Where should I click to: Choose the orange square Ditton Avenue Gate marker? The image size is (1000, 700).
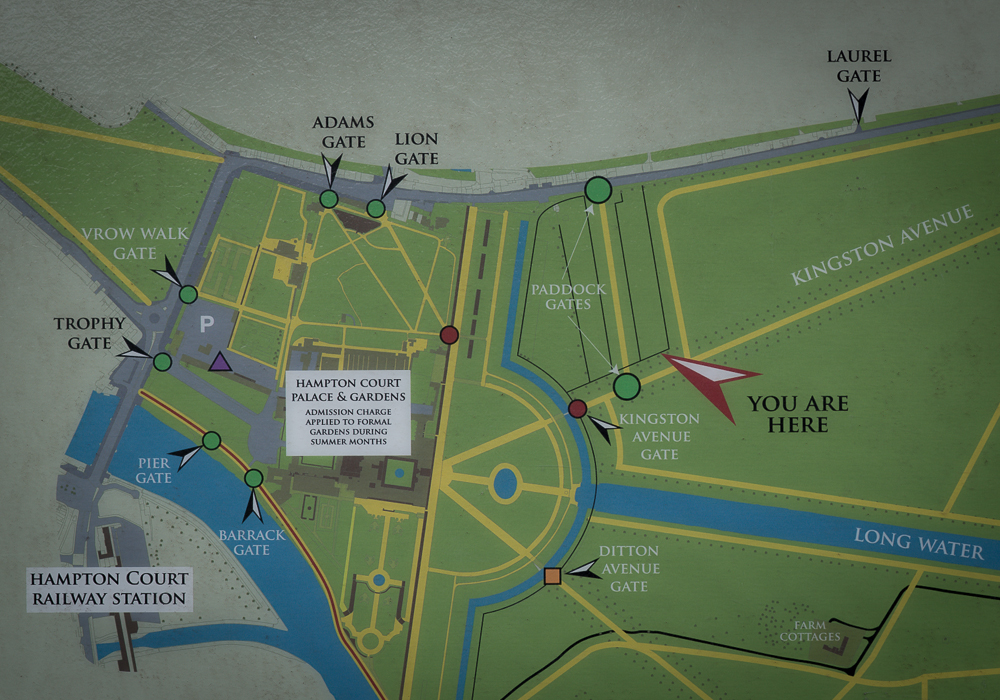coord(552,576)
